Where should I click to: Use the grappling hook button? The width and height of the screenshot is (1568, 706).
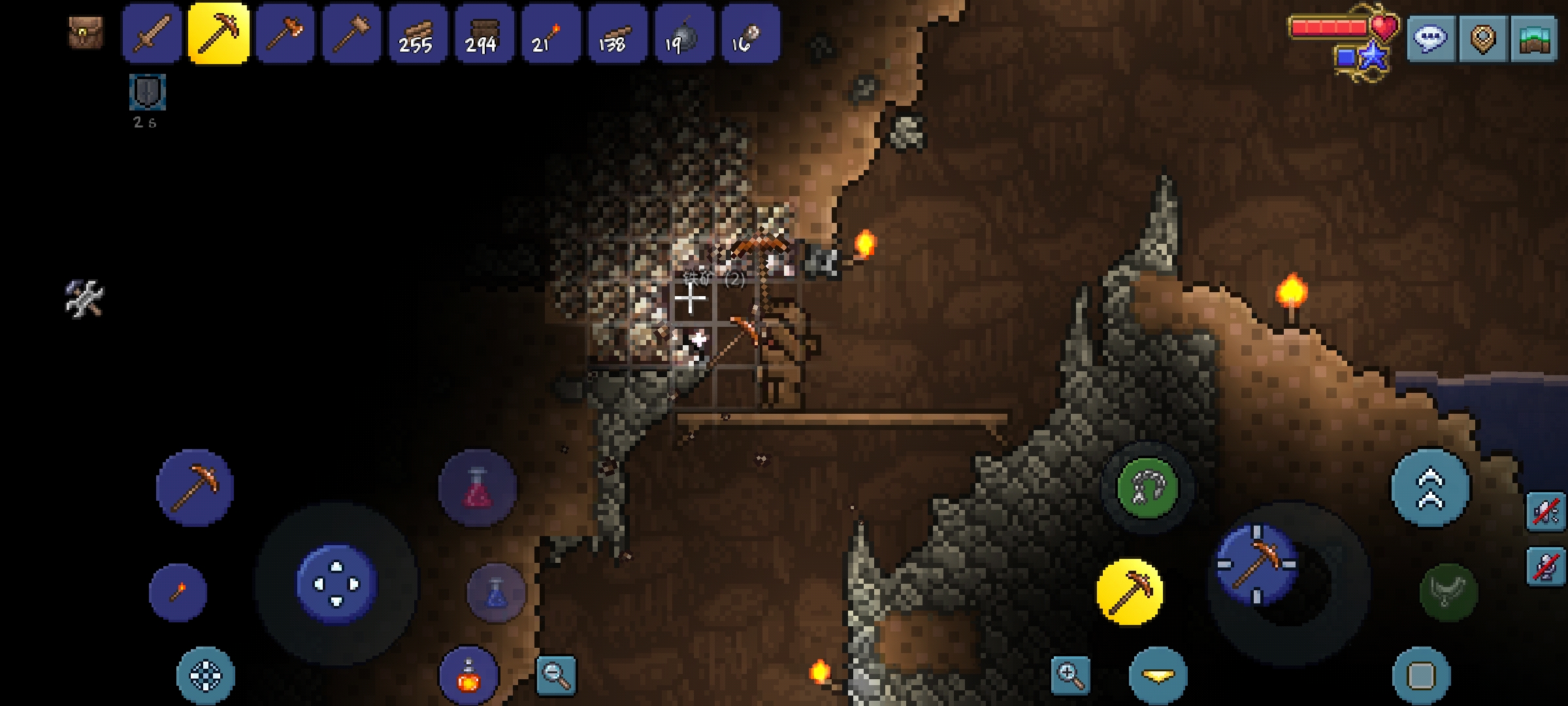tap(1147, 488)
